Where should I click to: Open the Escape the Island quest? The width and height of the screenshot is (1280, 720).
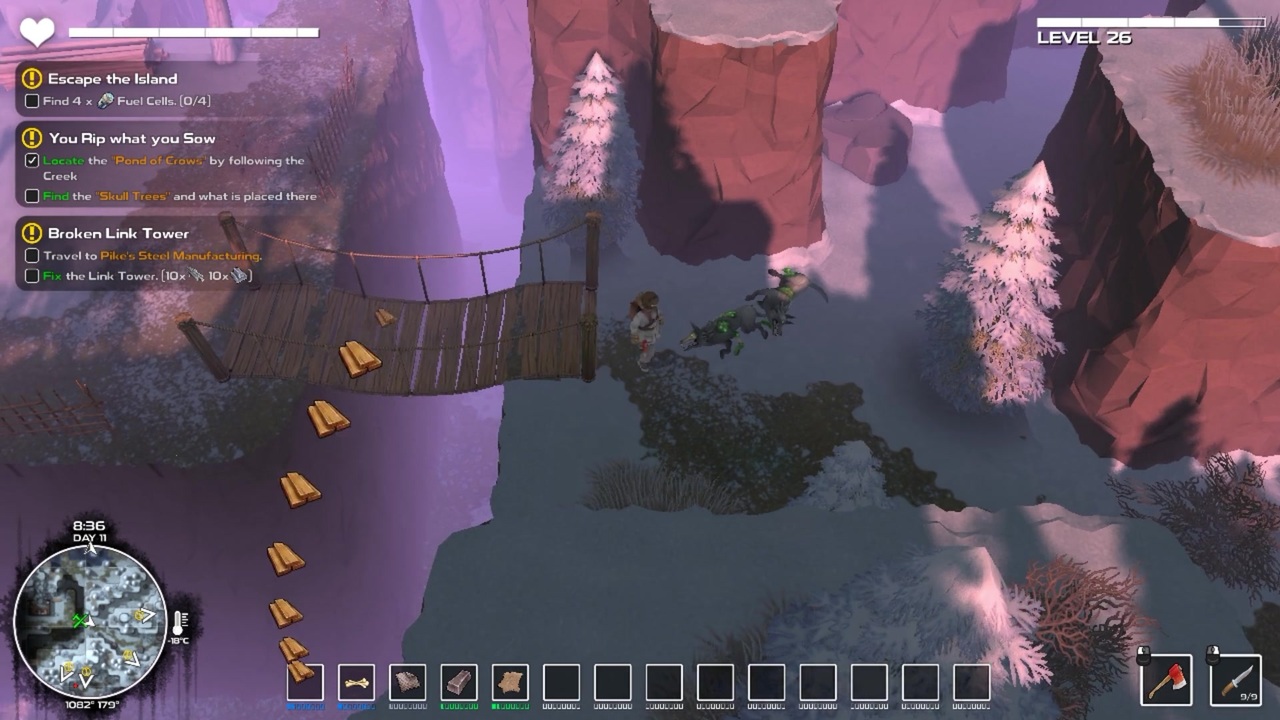[x=112, y=79]
